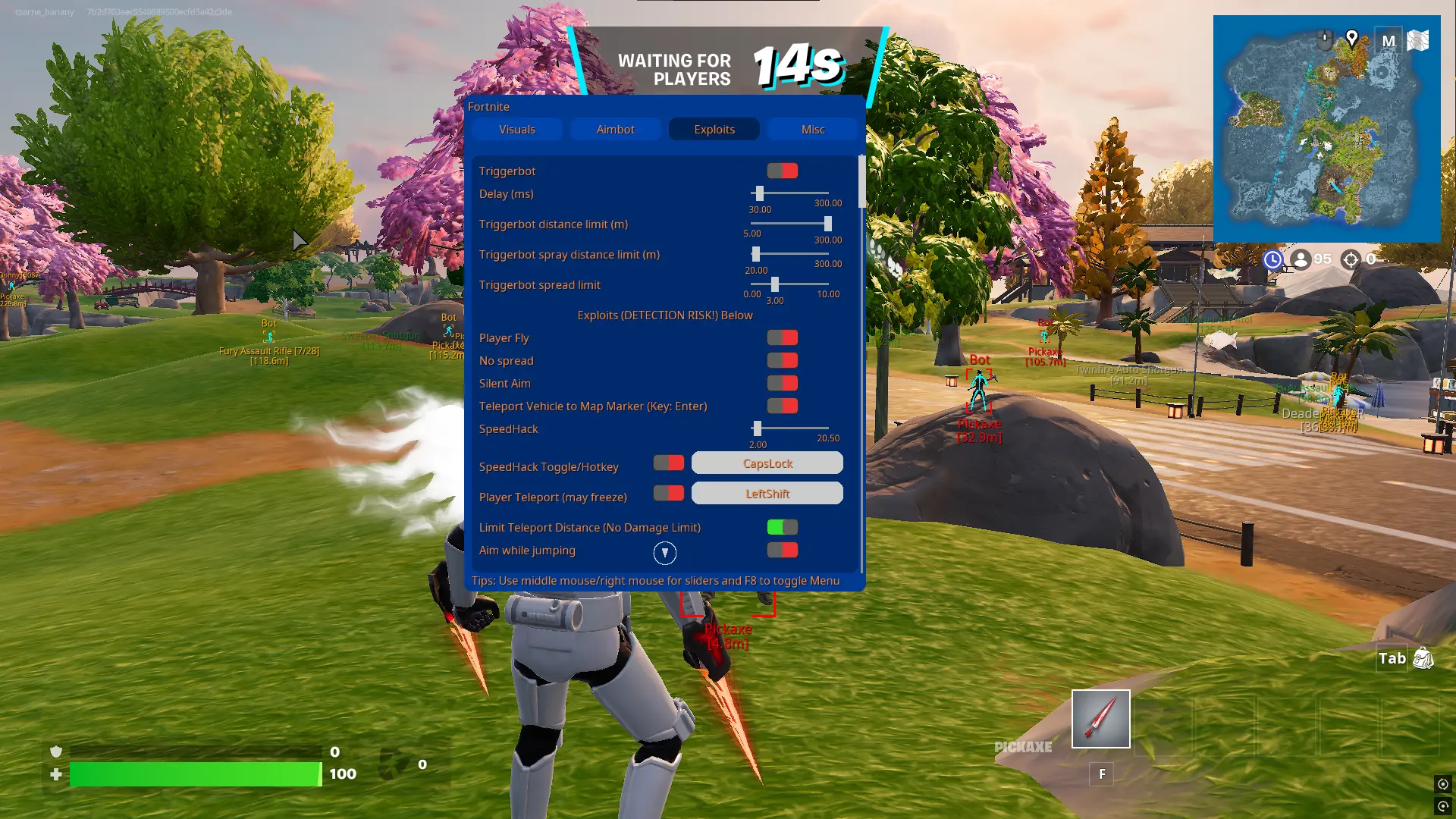Image resolution: width=1456 pixels, height=819 pixels.
Task: Select the Exploits tab
Action: (x=714, y=130)
